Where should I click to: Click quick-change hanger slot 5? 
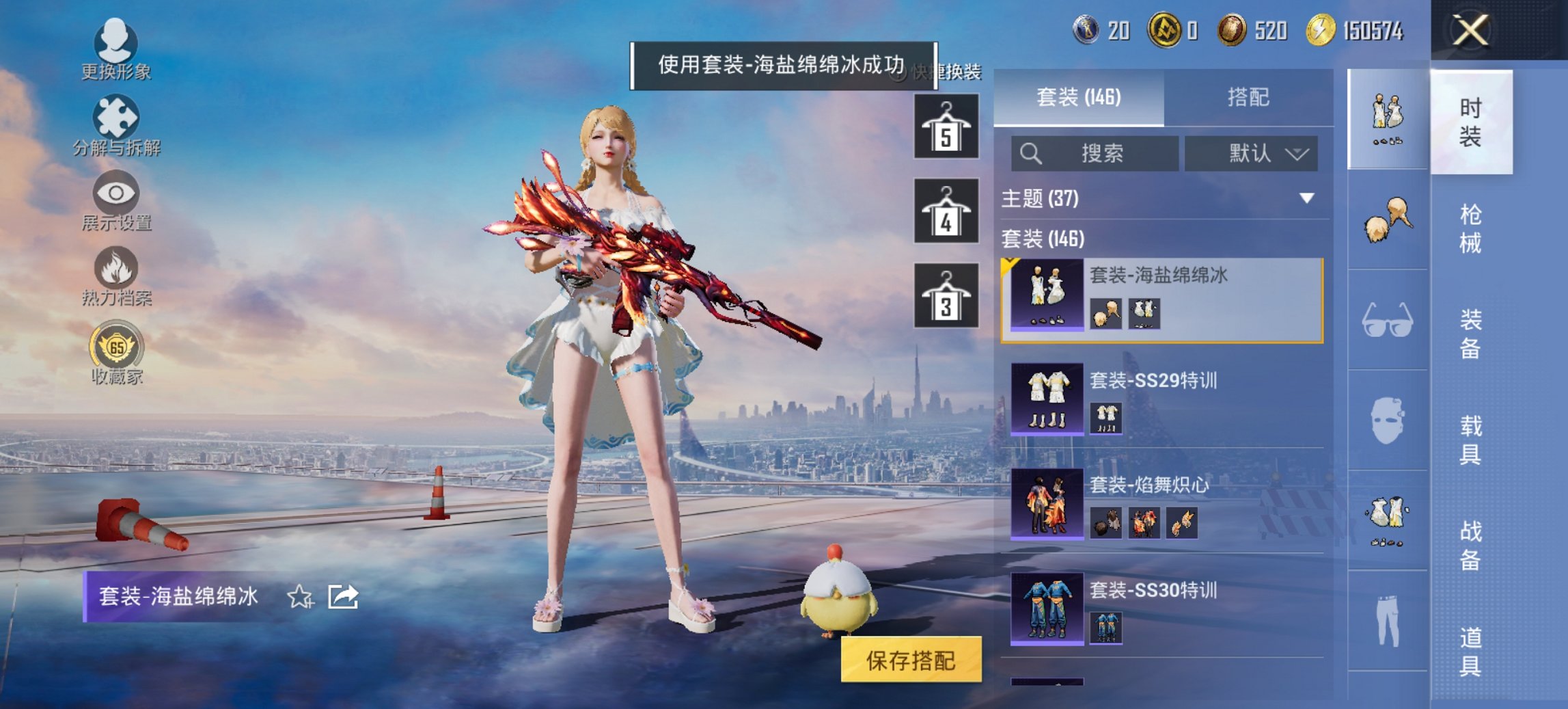click(x=945, y=125)
